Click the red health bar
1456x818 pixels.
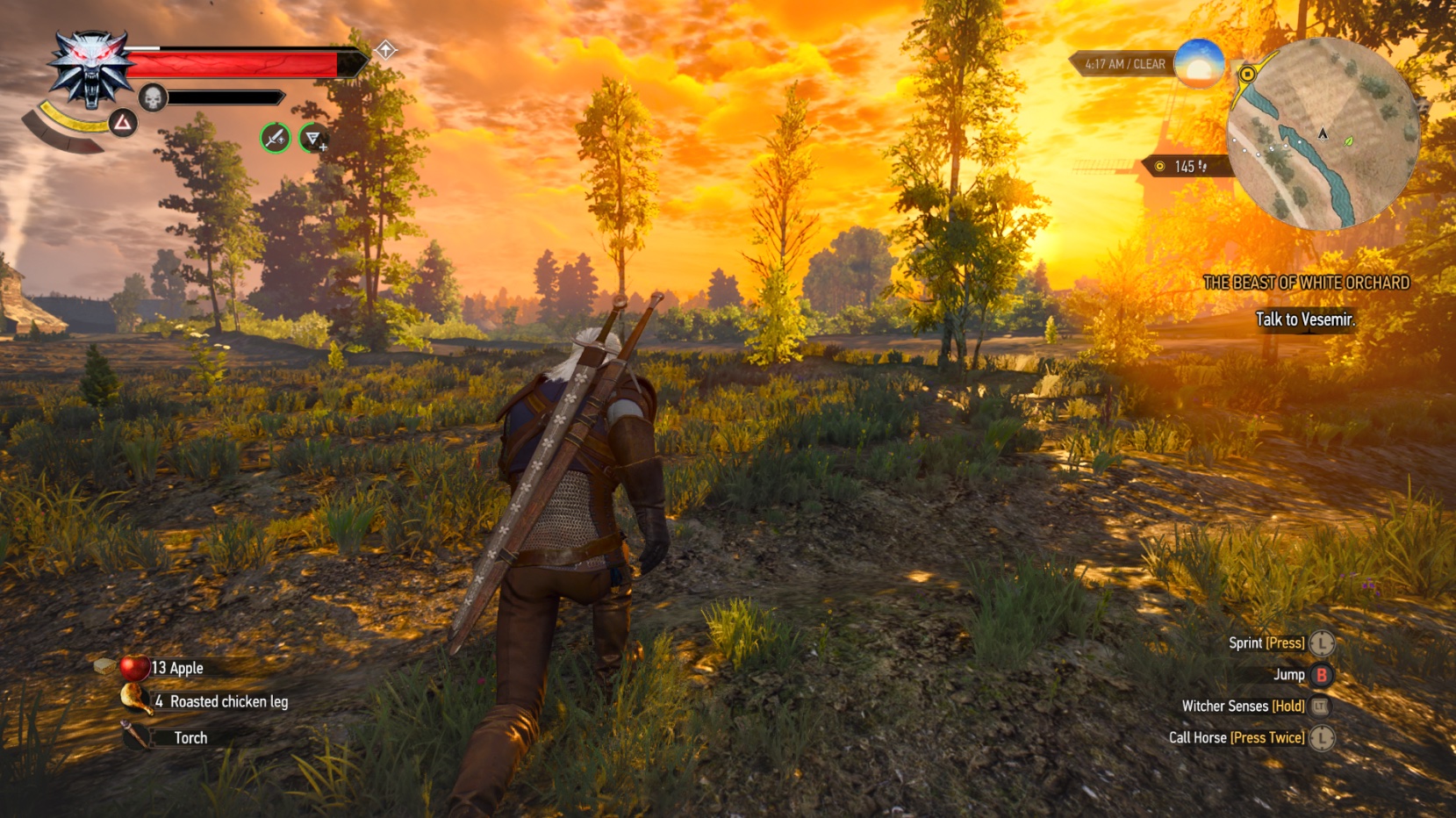coord(233,62)
